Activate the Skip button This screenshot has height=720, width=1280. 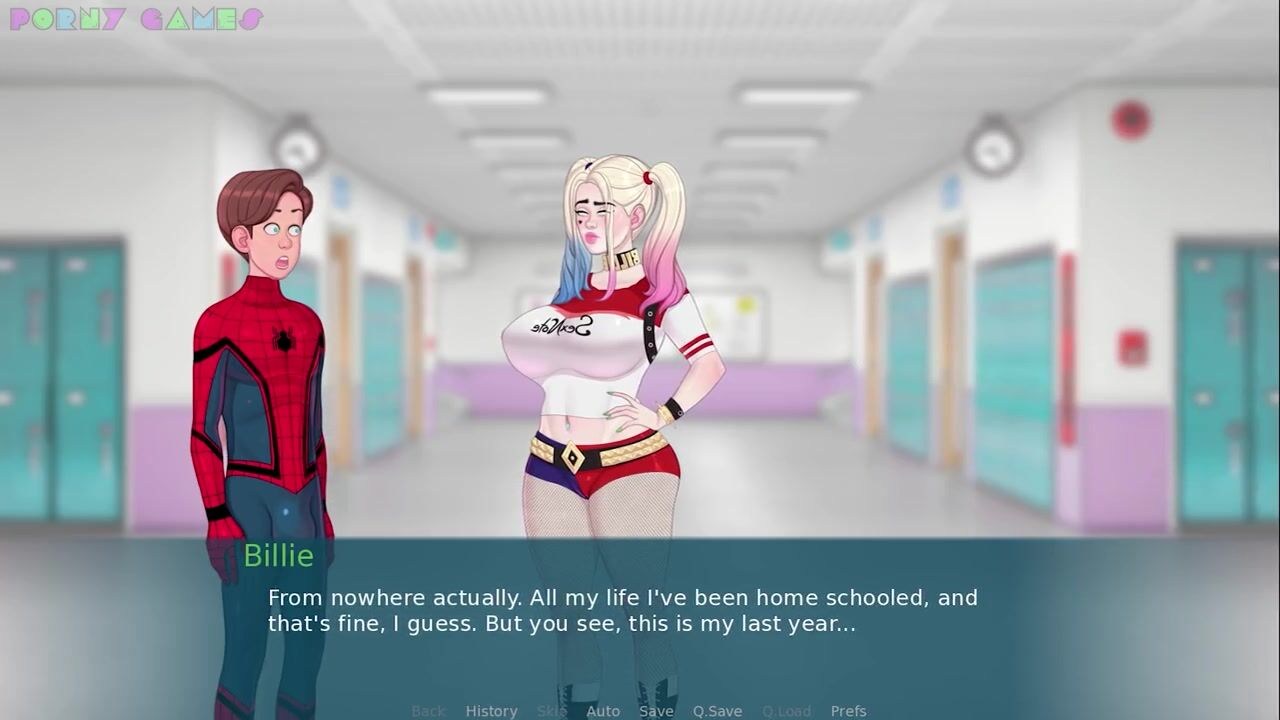pos(551,711)
